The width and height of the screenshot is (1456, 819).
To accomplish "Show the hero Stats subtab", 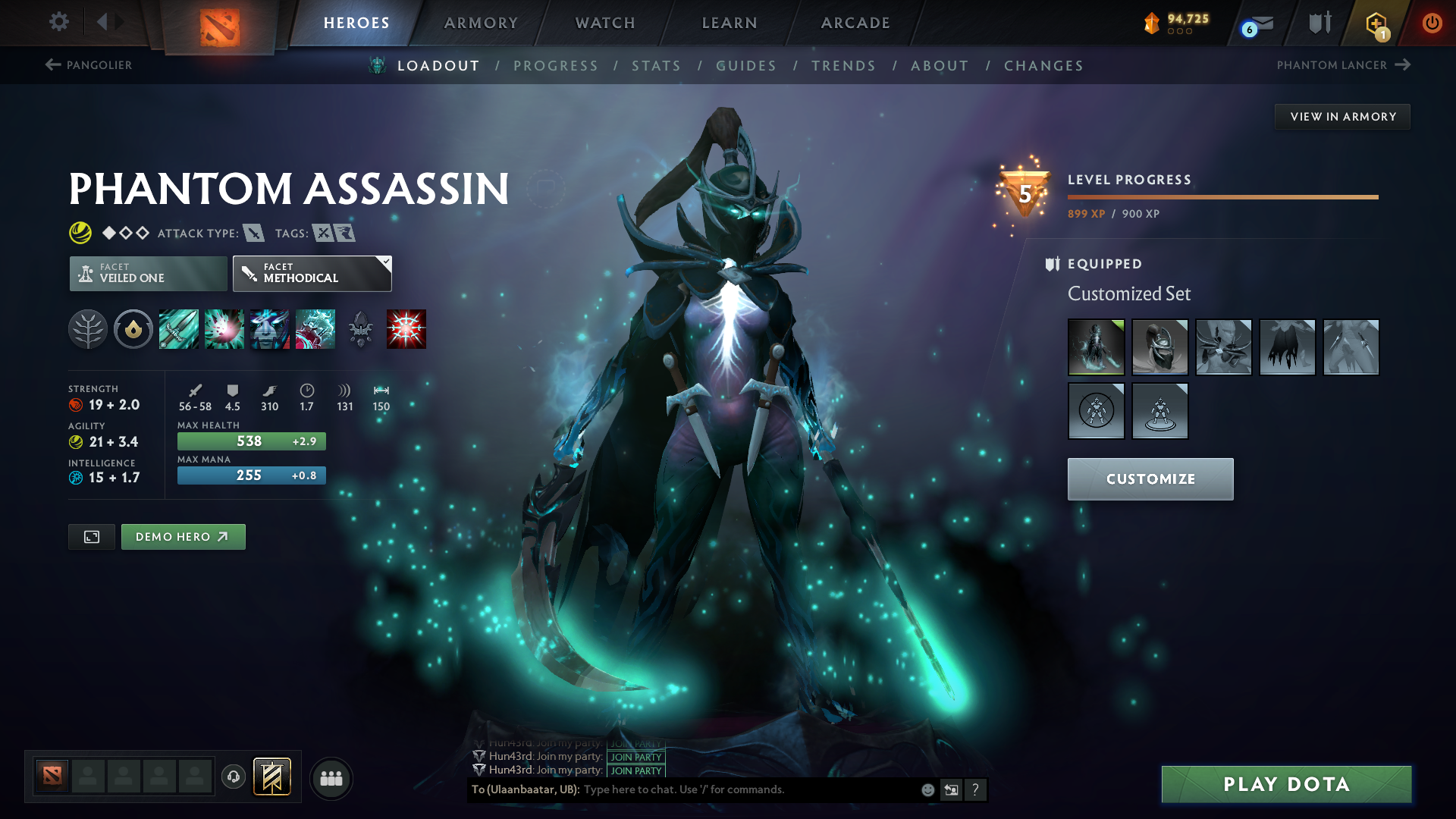I will click(x=656, y=66).
